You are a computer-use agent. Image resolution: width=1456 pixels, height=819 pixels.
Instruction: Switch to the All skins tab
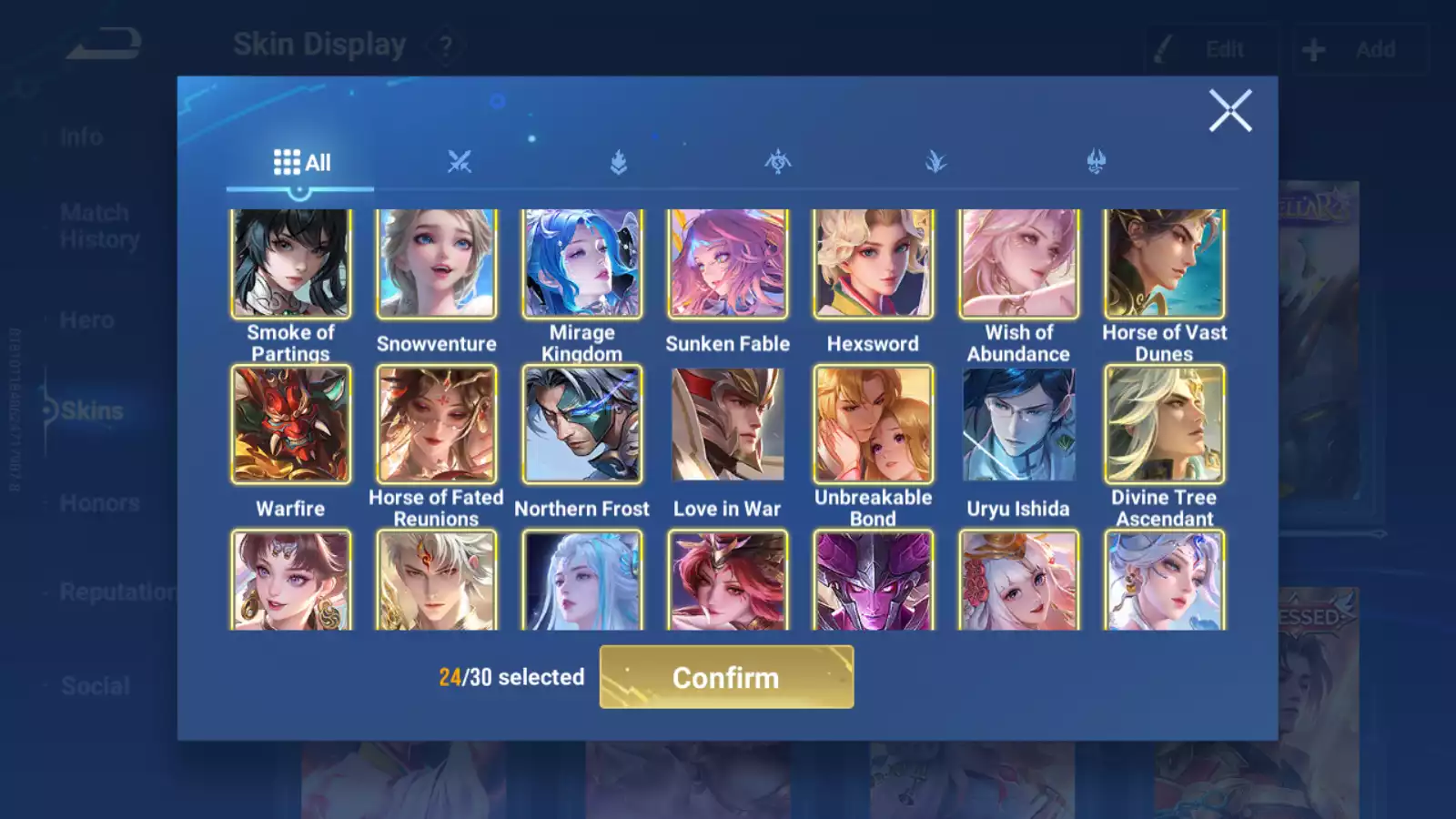[301, 163]
